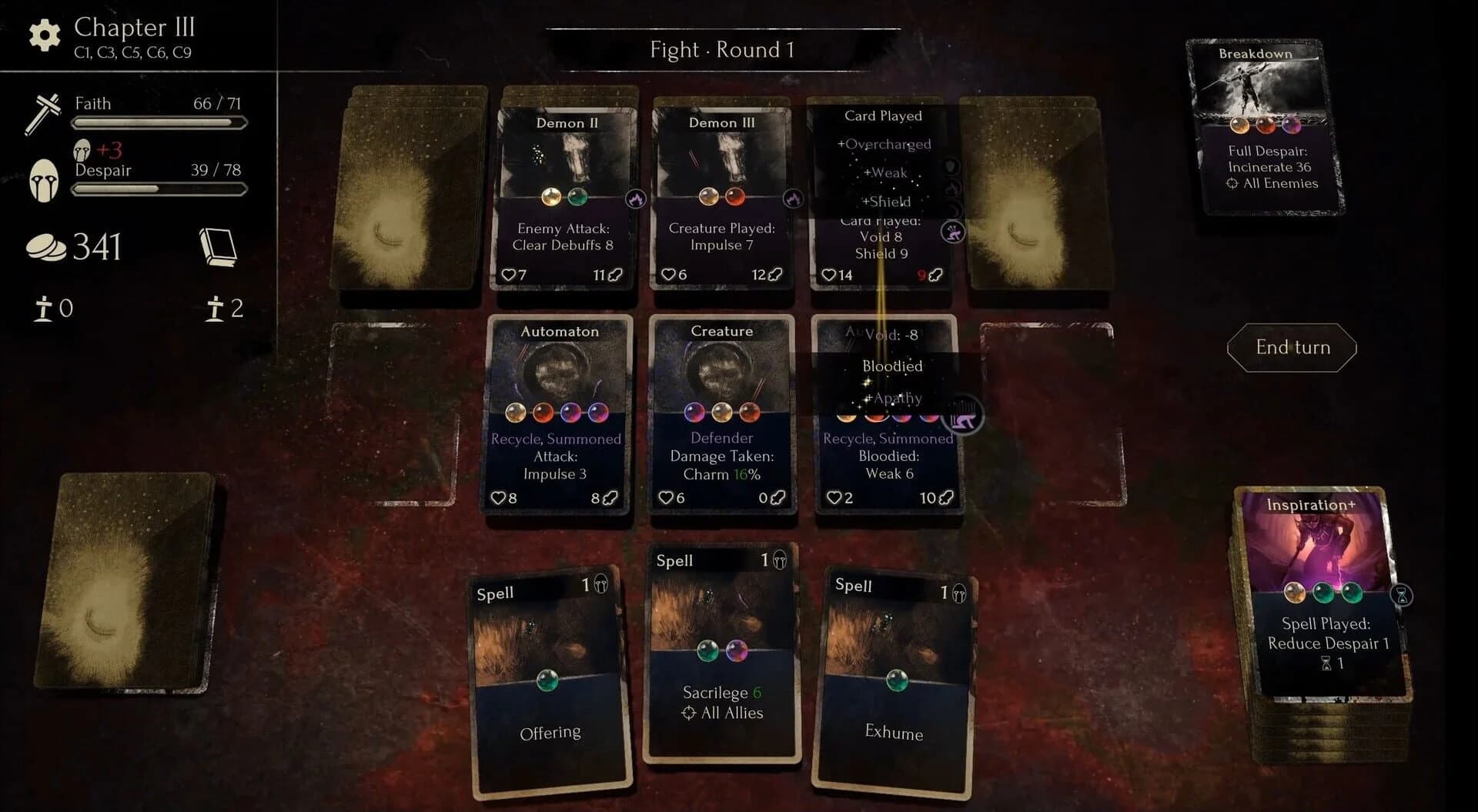Click the Chapter III header label
This screenshot has height=812, width=1478.
133,28
